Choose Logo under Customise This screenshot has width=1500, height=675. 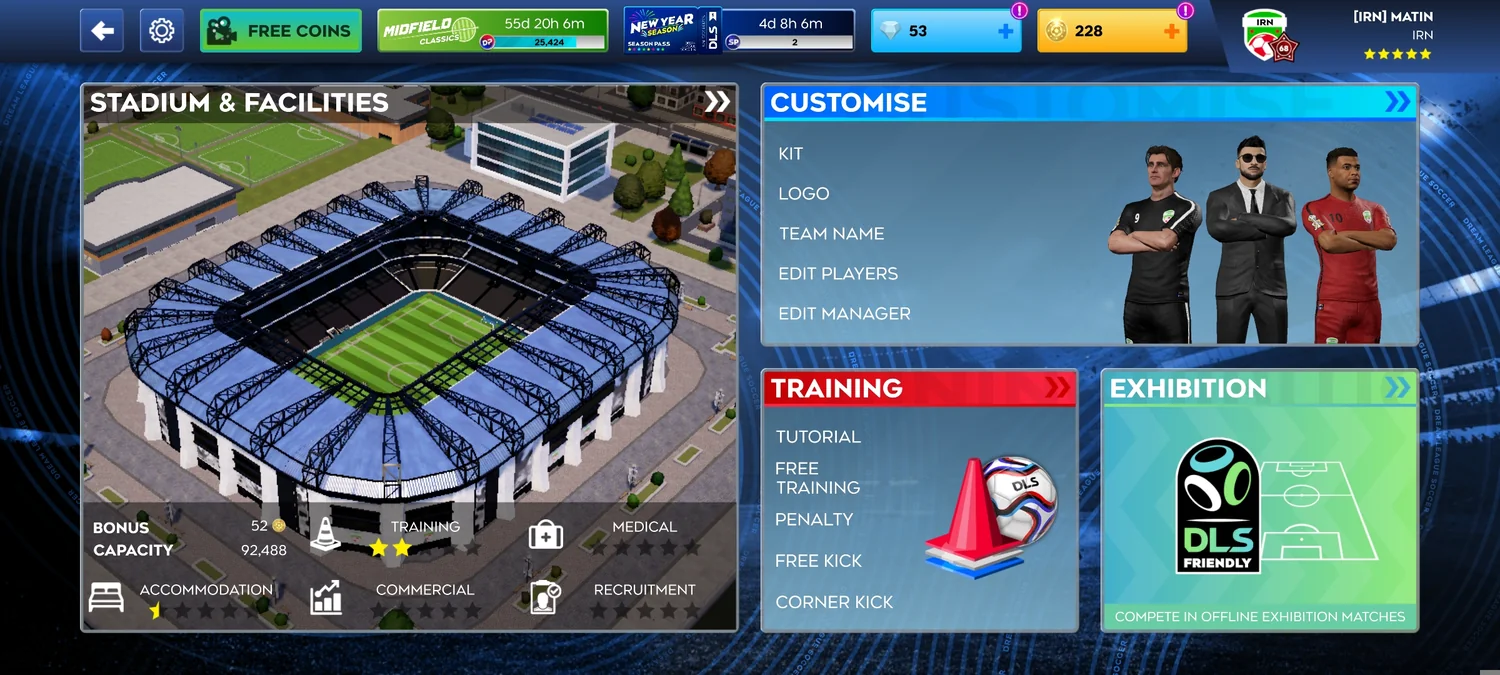coord(804,194)
